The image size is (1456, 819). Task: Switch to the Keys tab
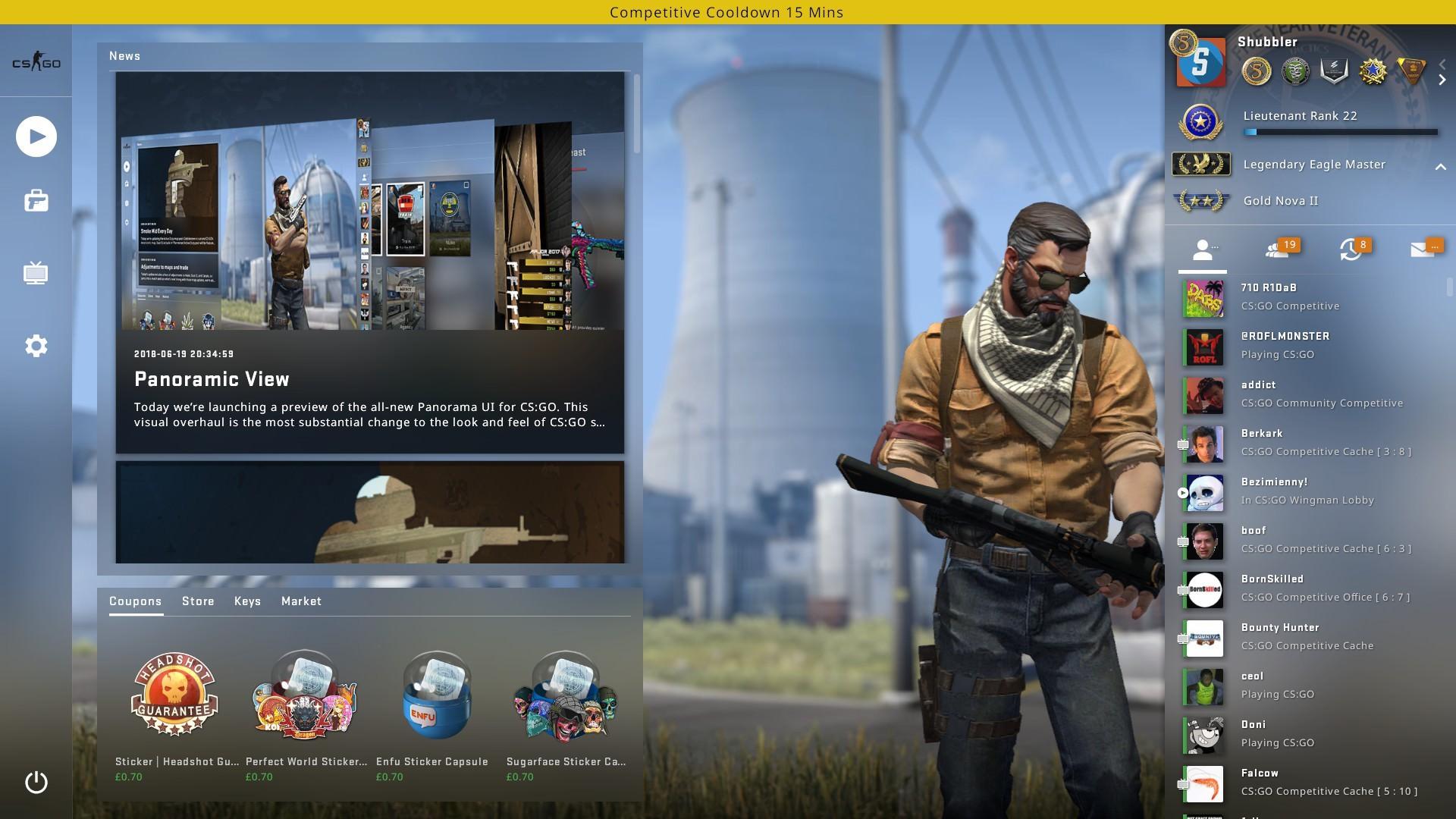(x=247, y=601)
